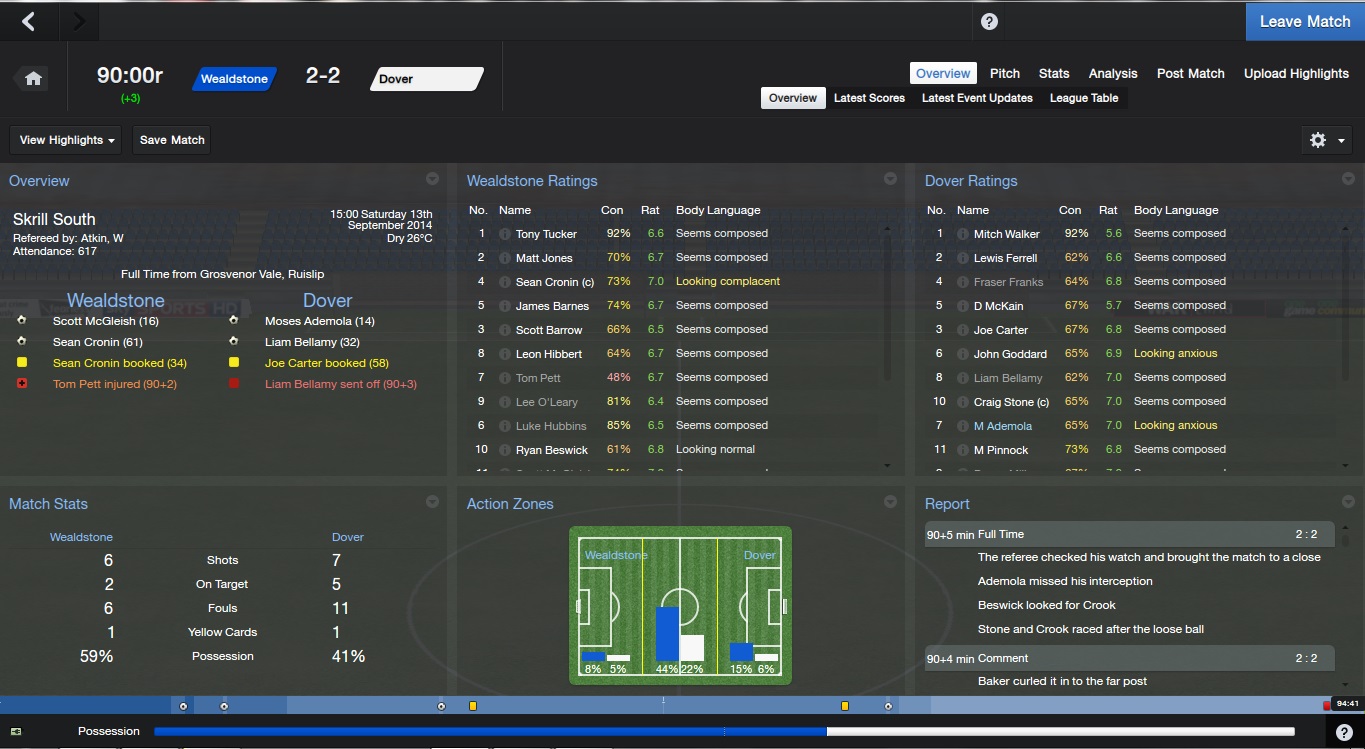Switch to the Pitch tab
Screen dimensions: 1365x749
[x=1005, y=73]
